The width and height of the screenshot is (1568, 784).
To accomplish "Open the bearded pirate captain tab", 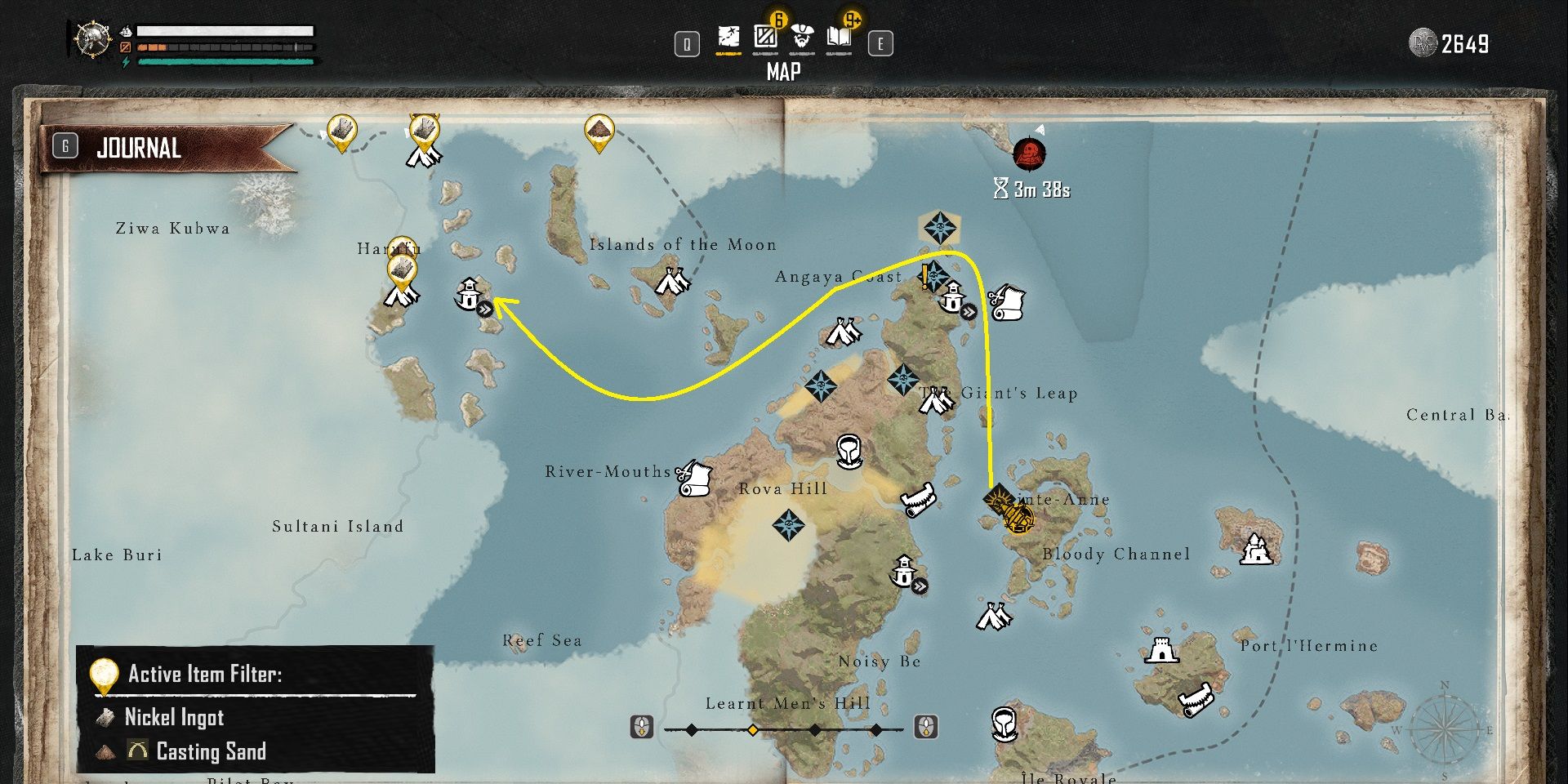I will (x=802, y=38).
